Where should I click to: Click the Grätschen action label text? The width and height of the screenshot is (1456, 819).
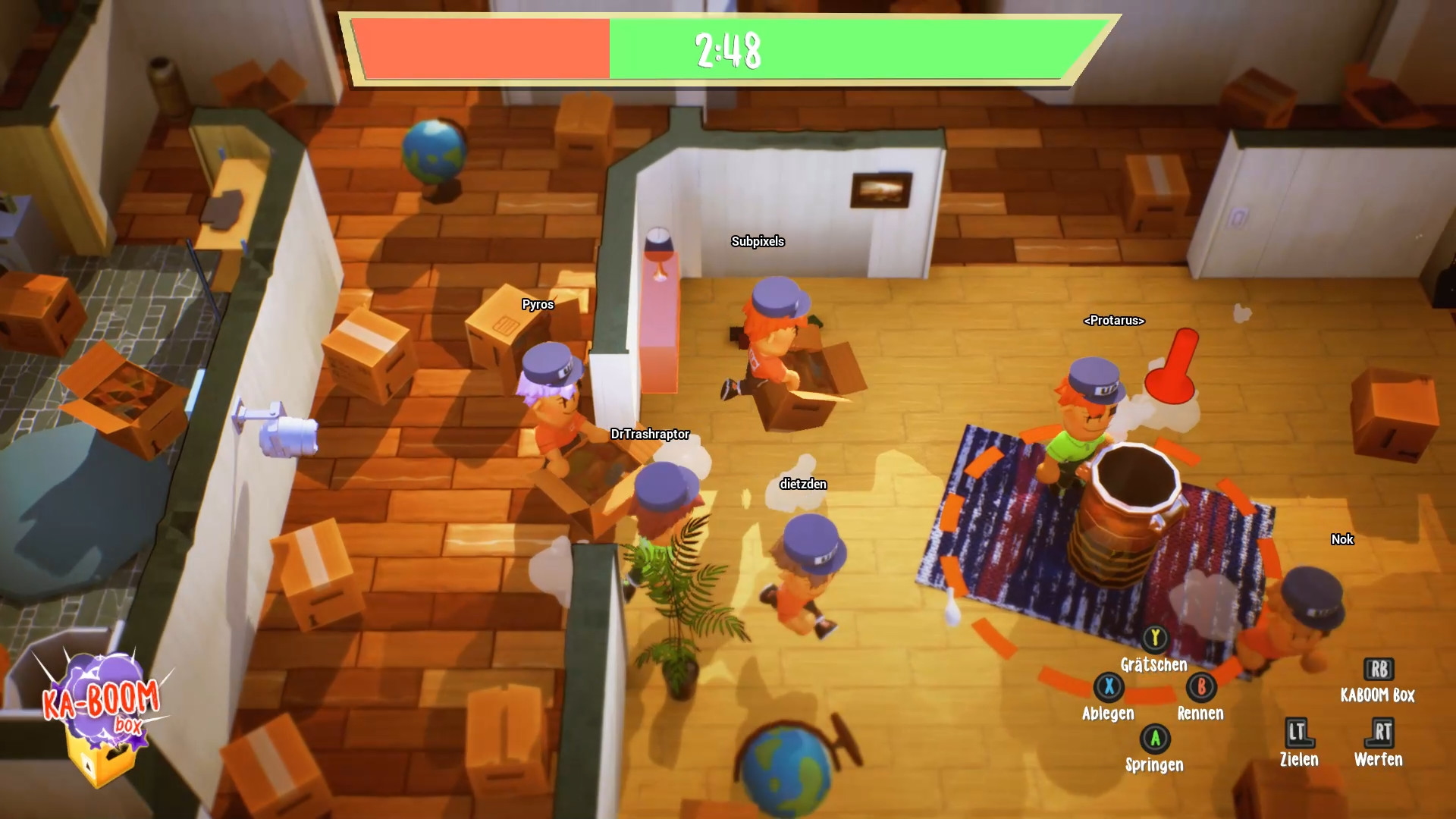click(x=1154, y=665)
